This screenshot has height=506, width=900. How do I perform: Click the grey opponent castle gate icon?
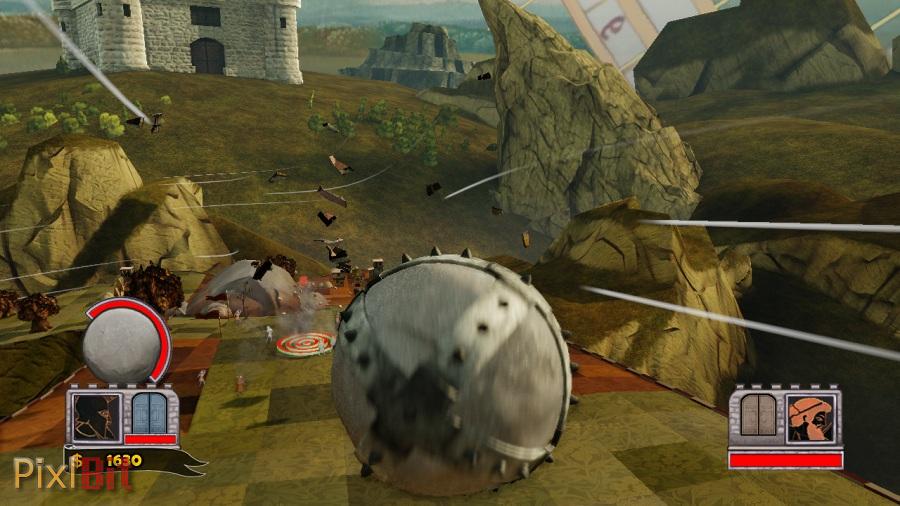coord(760,416)
